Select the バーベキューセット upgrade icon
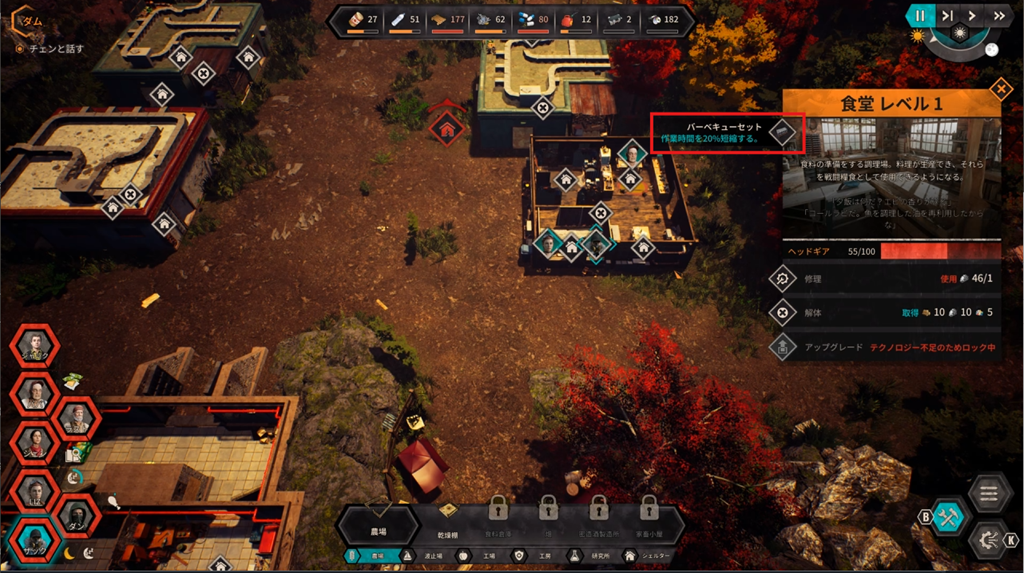 [x=785, y=131]
